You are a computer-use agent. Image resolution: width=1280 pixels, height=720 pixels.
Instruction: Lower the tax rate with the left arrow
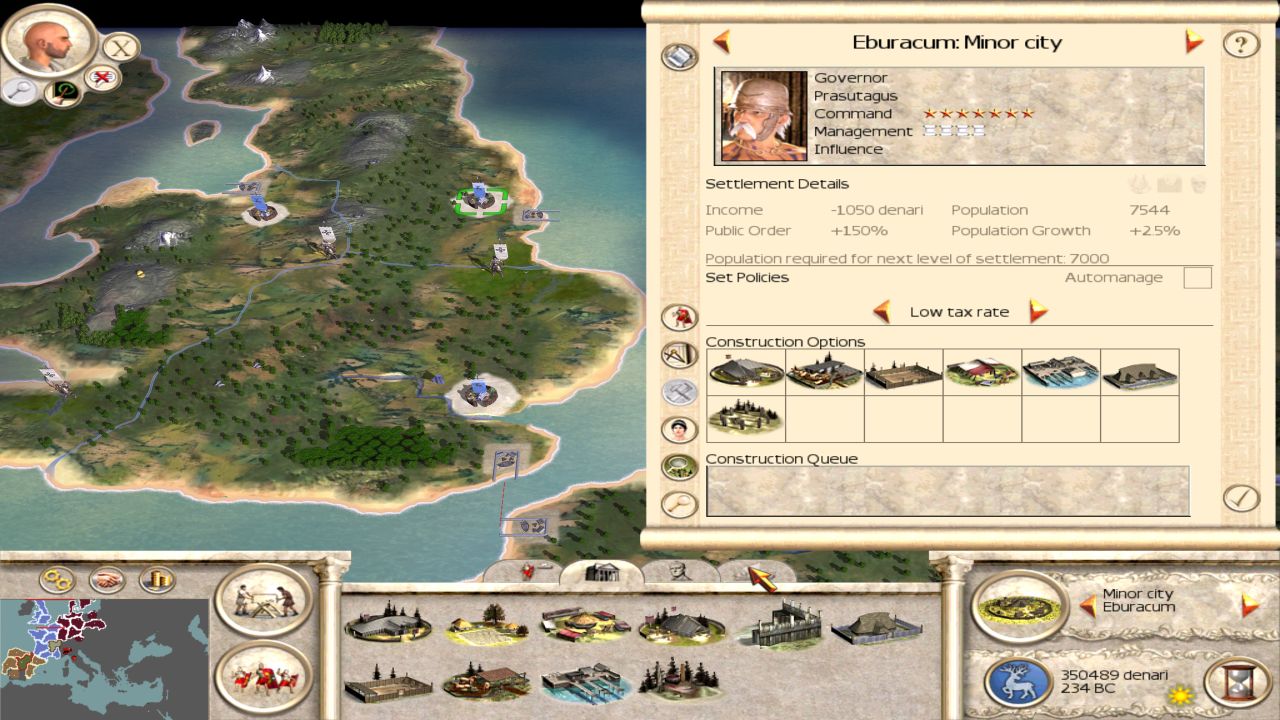tap(882, 311)
